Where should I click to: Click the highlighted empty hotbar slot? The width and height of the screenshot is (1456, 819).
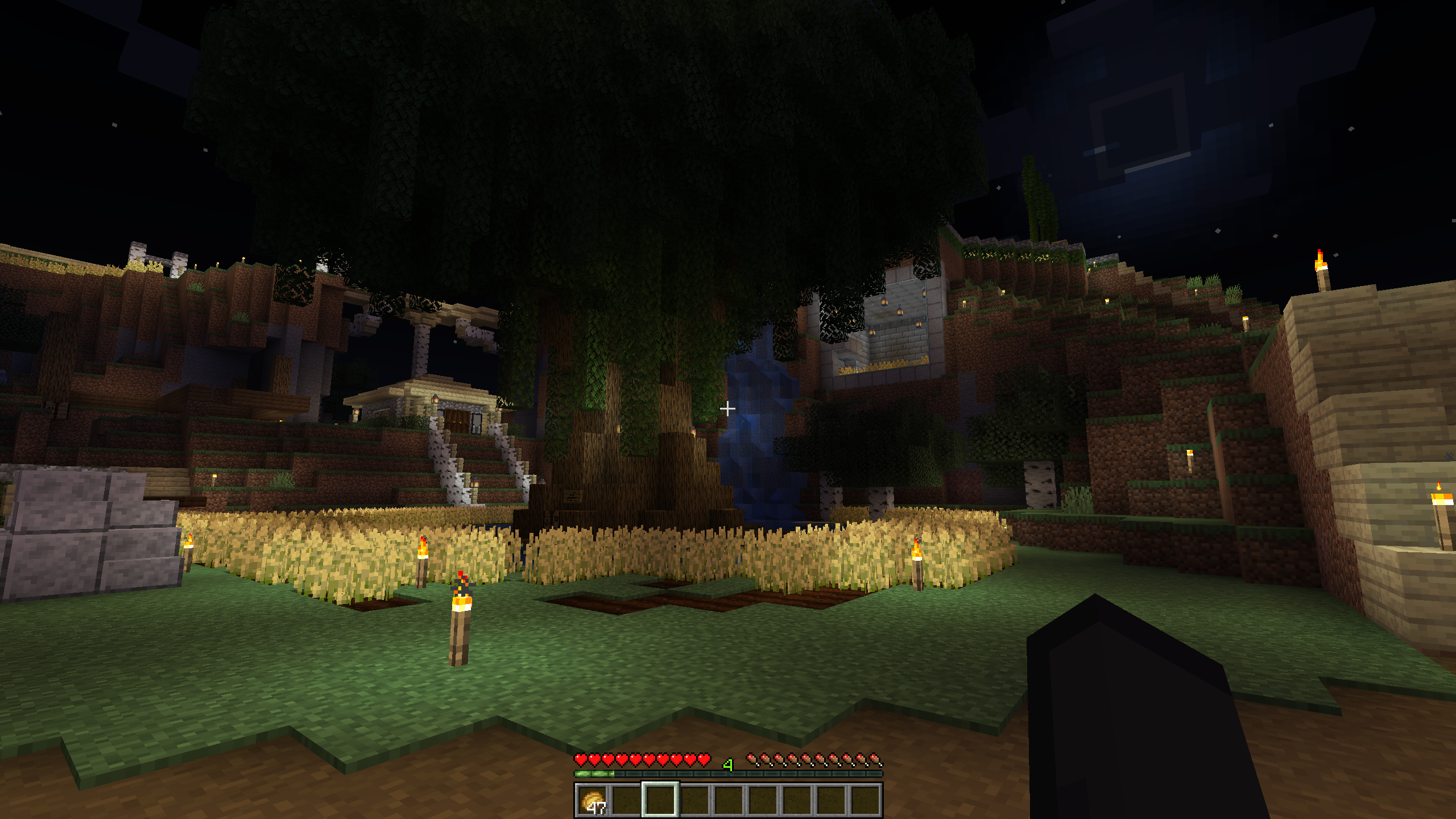tap(660, 800)
